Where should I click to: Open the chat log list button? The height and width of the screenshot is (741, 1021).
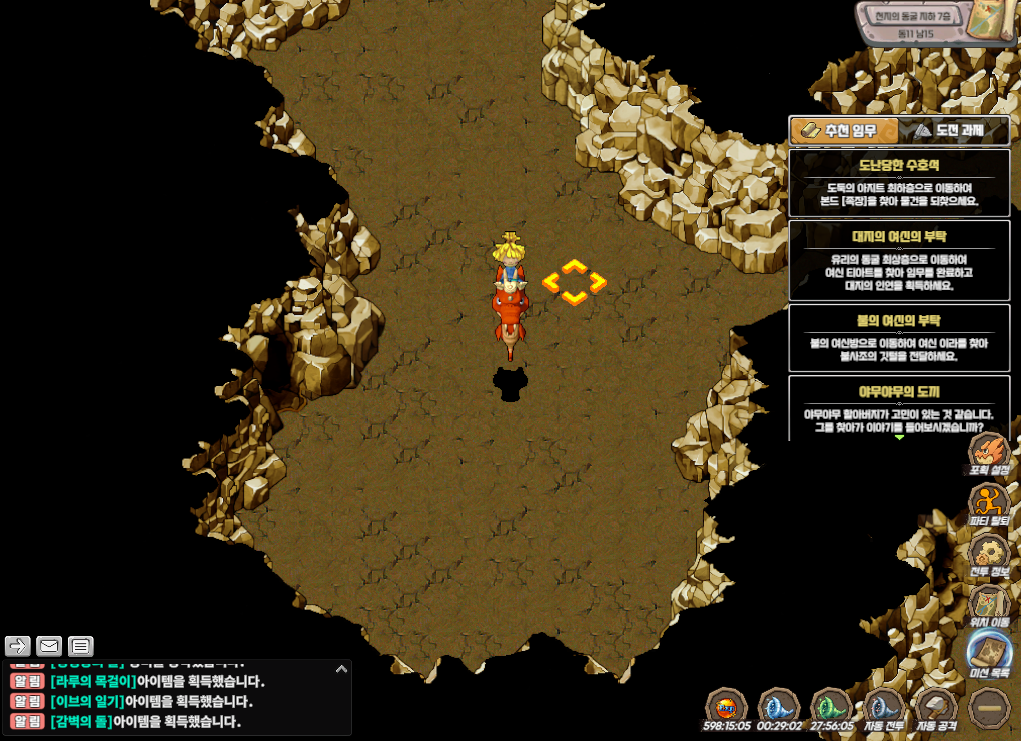81,646
